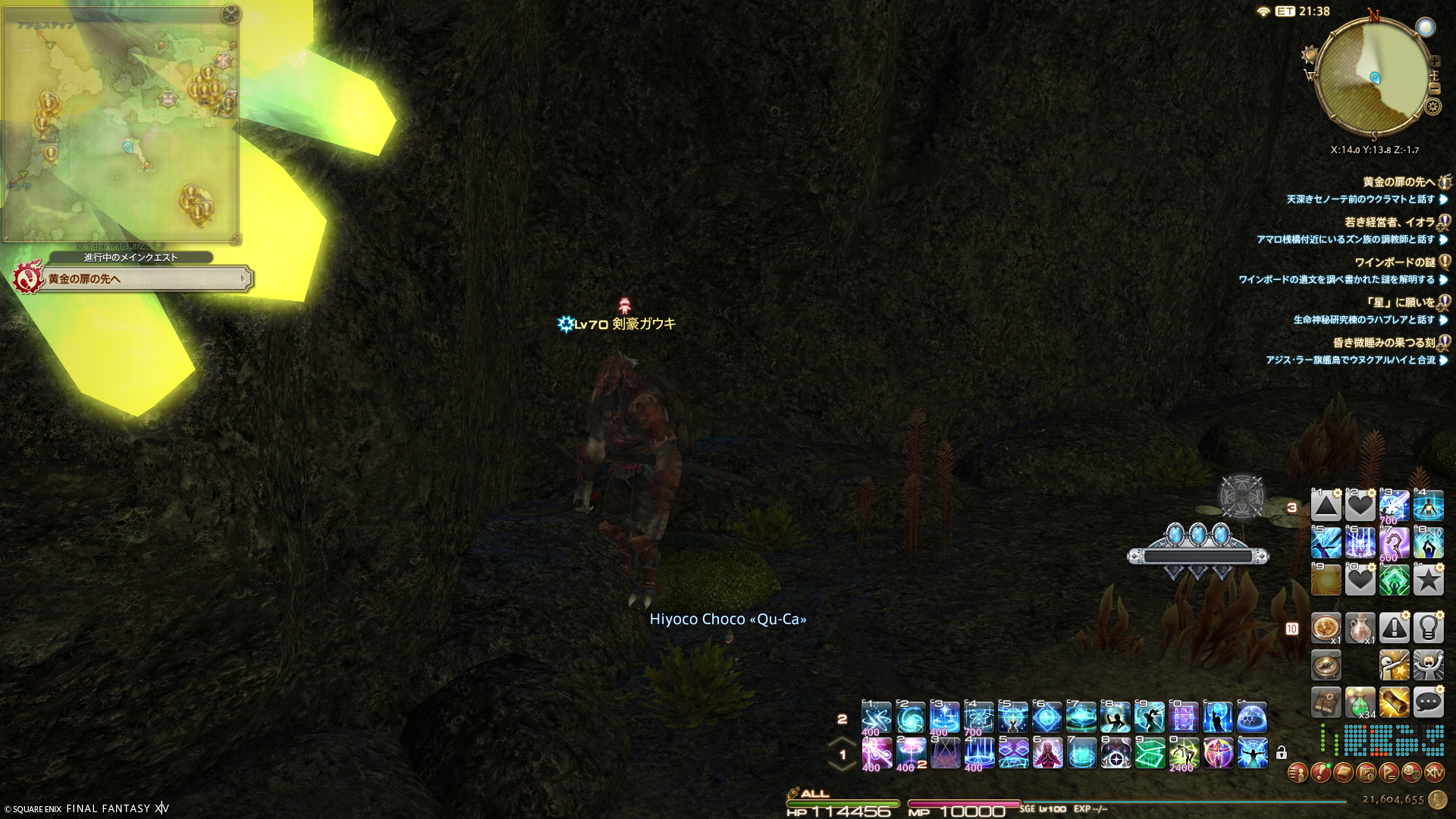Open the XIV system menu button

coord(1434,773)
